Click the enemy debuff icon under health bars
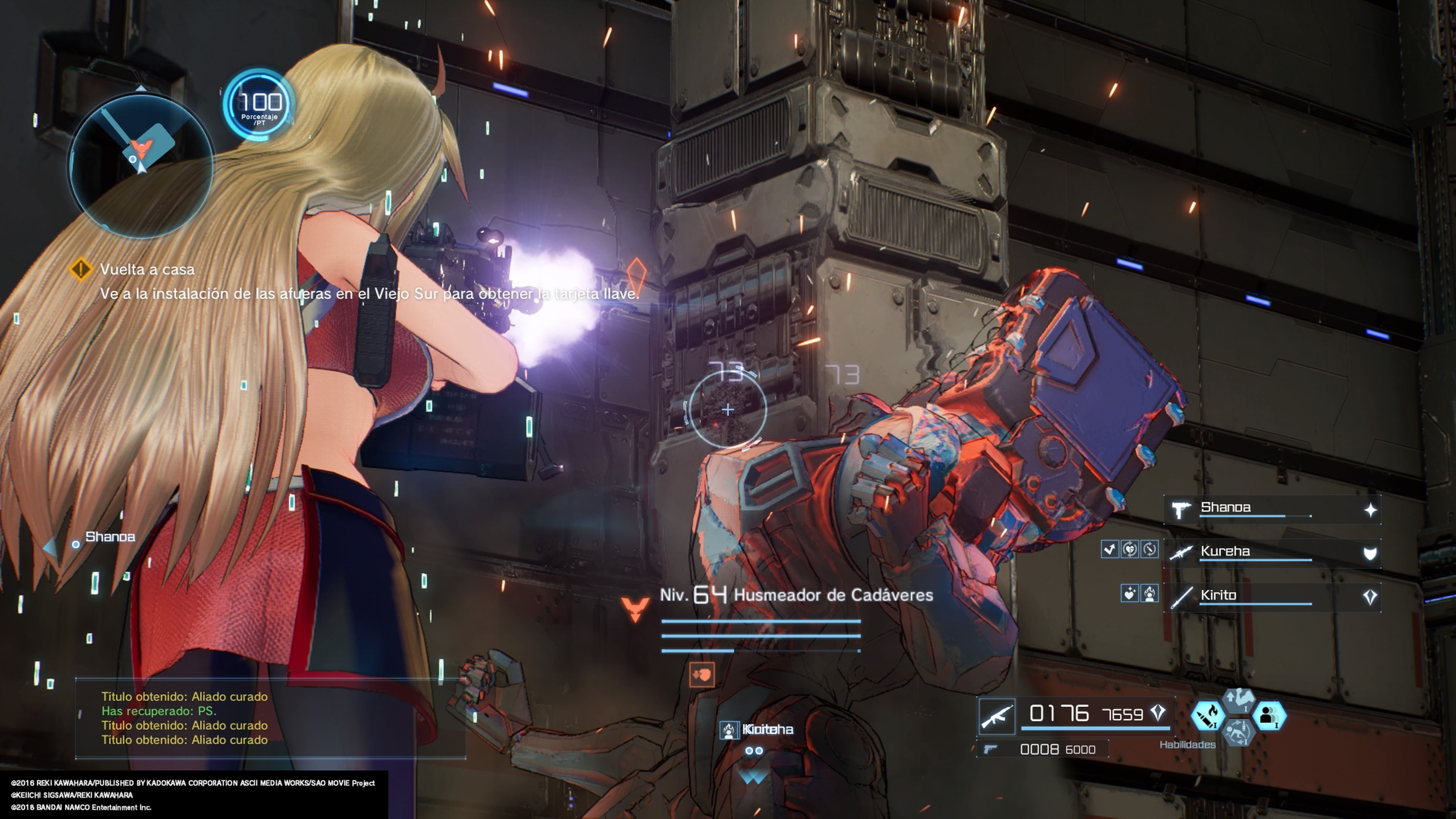The image size is (1456, 819). [702, 675]
